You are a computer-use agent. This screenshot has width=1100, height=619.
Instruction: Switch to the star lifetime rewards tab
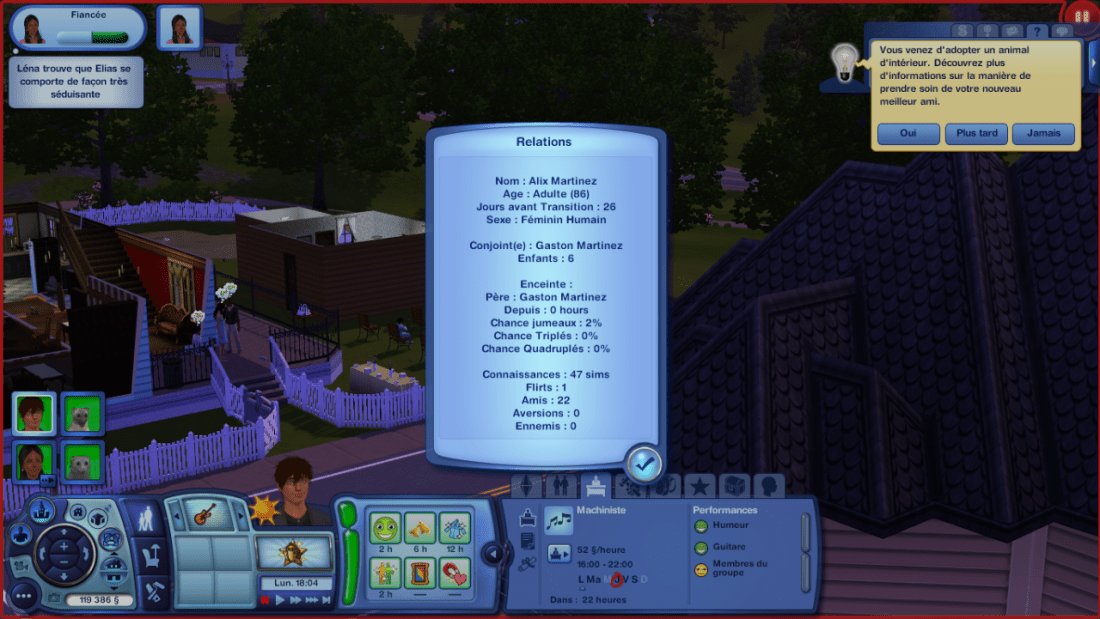(x=699, y=487)
